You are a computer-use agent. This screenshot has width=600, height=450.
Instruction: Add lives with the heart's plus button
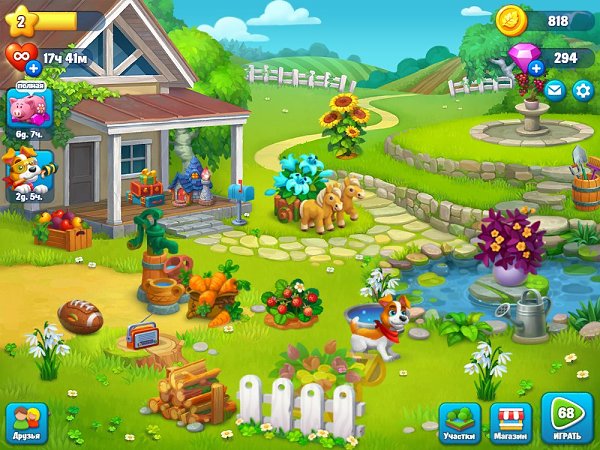(33, 68)
